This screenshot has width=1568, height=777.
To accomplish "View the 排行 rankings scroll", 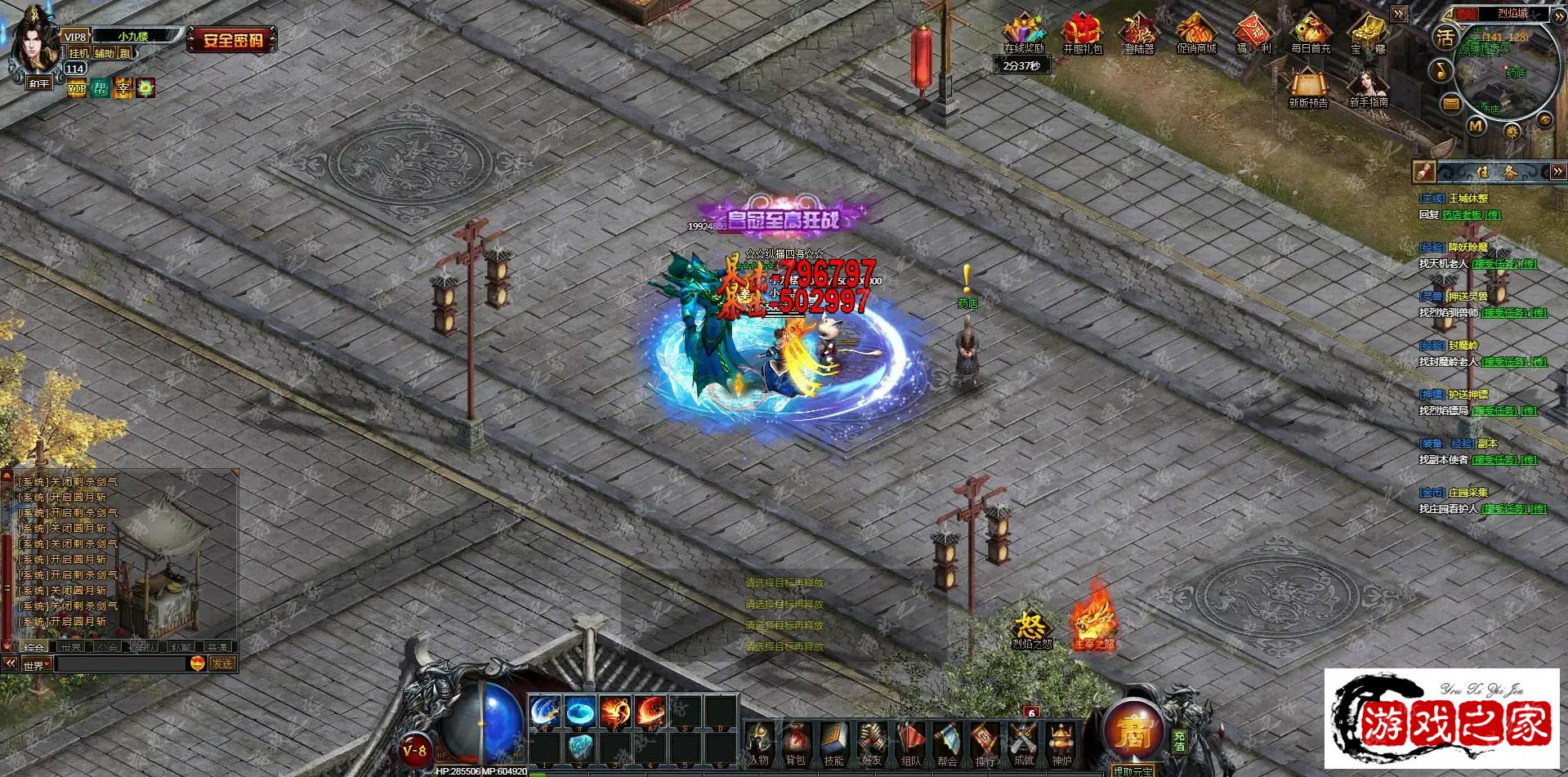I will [985, 744].
